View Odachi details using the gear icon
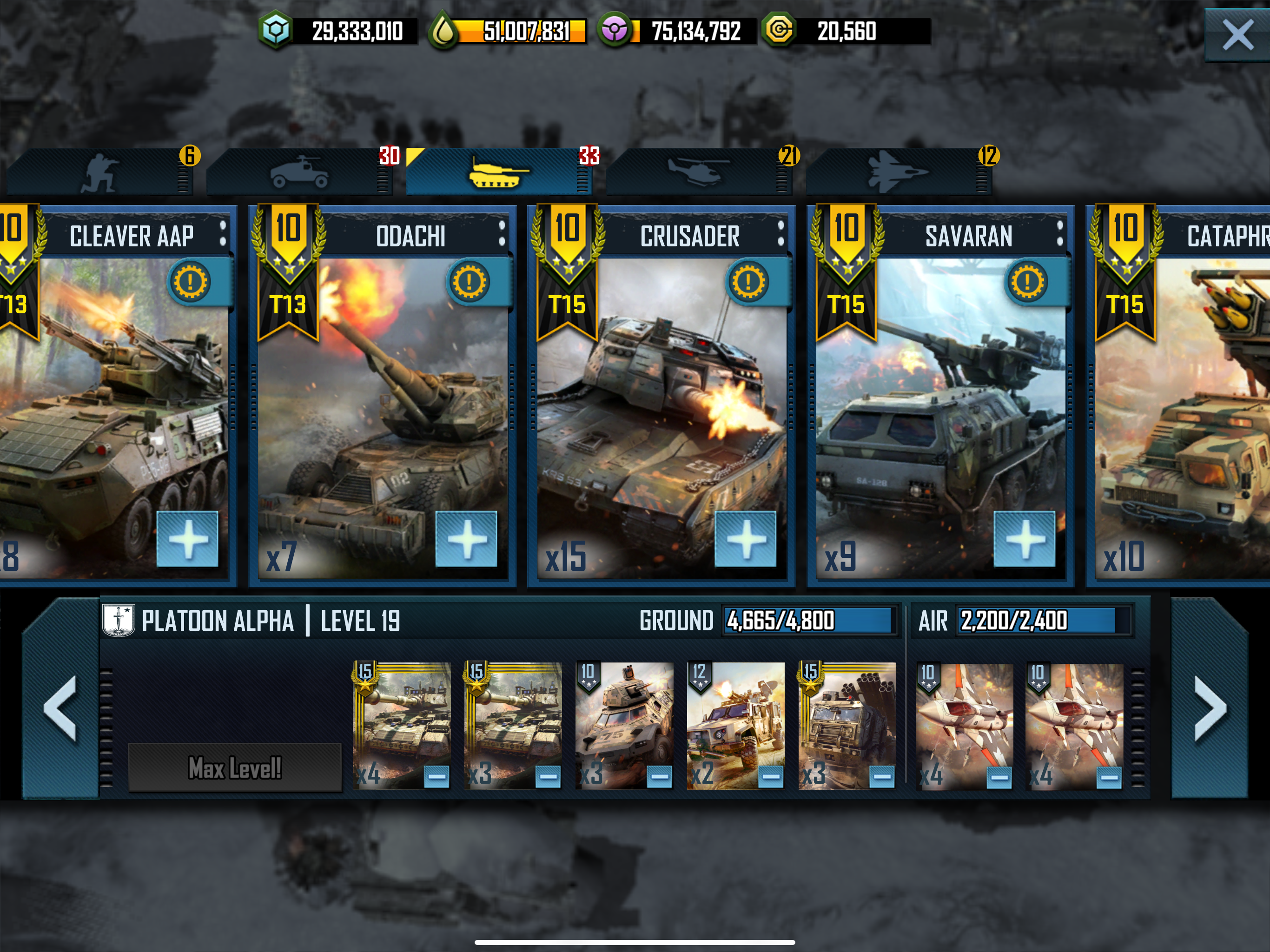 469,281
